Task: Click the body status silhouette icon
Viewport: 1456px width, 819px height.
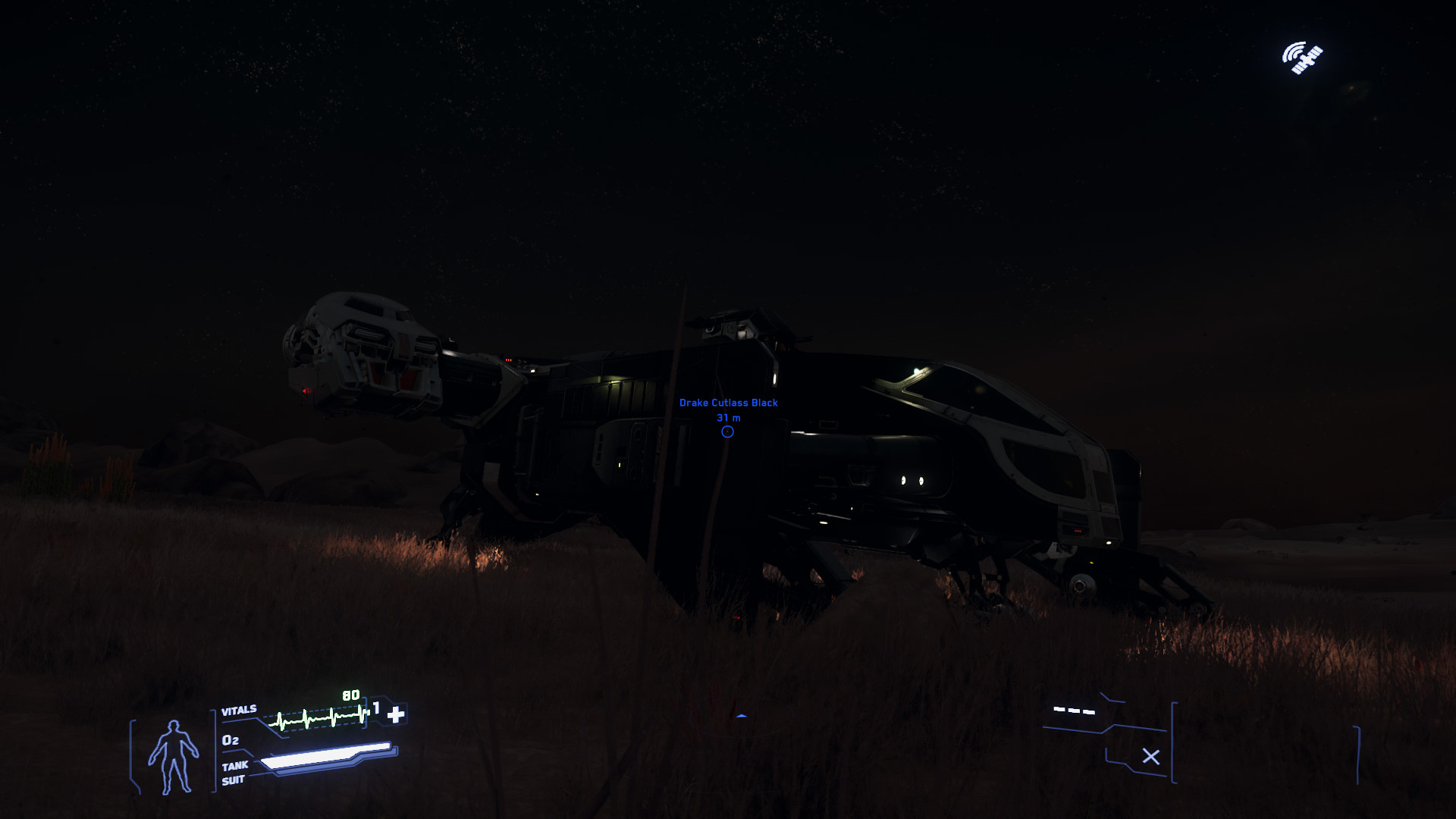Action: [174, 757]
